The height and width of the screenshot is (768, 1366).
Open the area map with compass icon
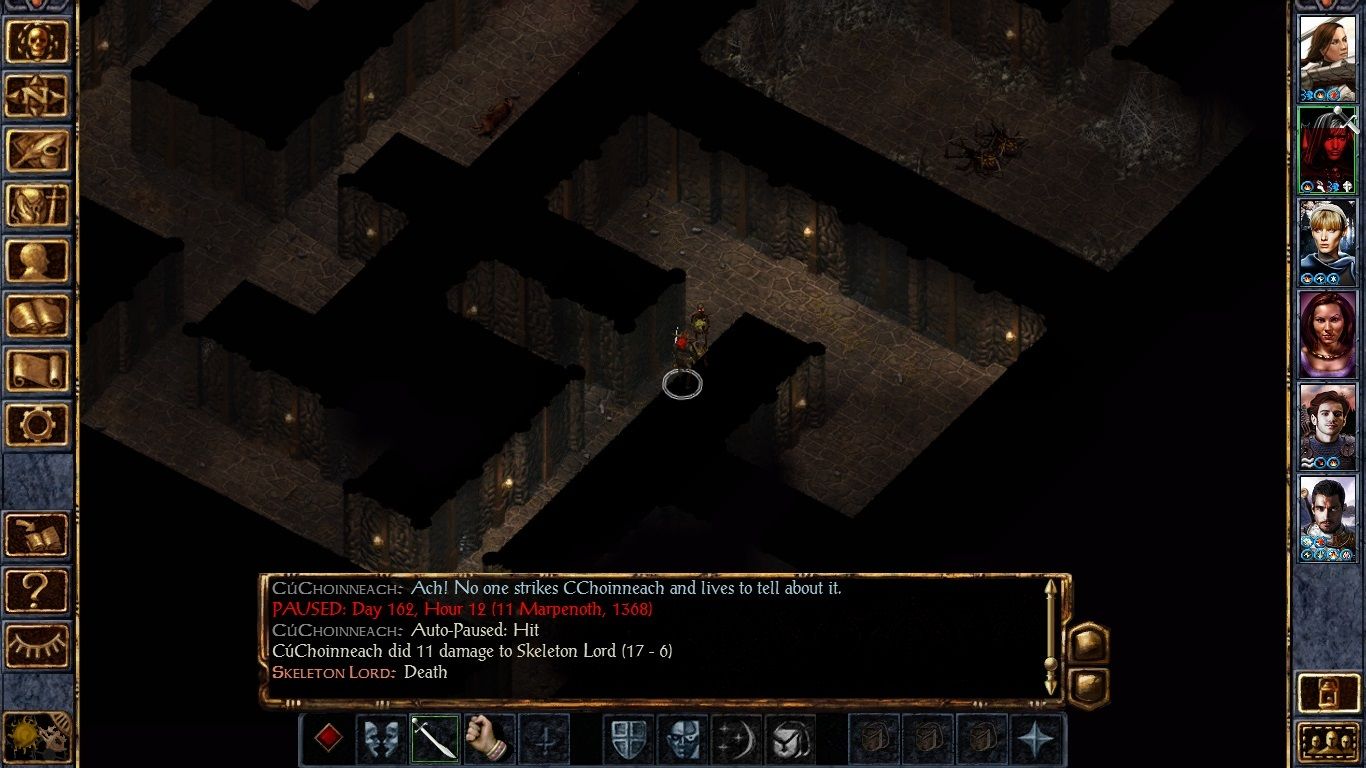click(x=38, y=96)
